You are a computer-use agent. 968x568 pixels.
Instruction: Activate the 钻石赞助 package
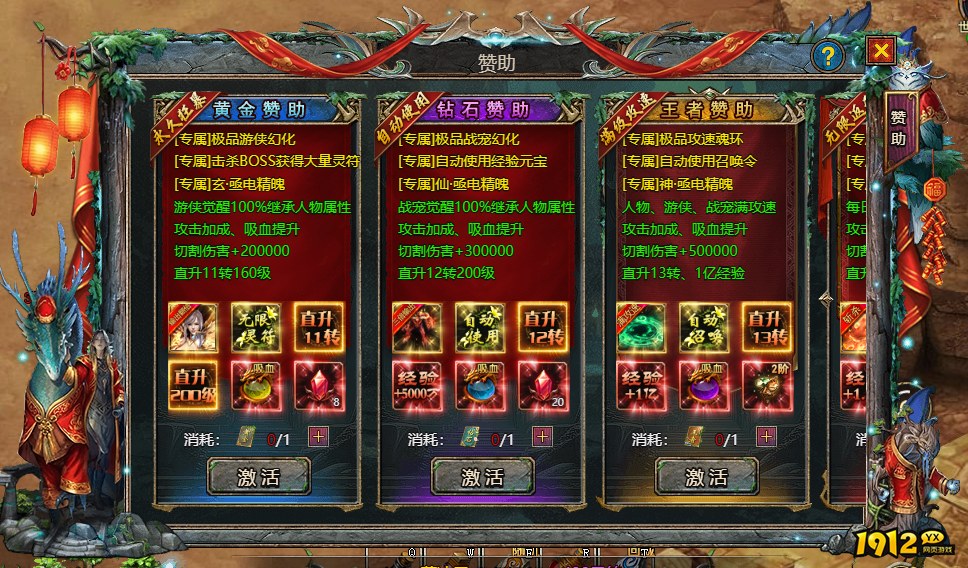point(483,477)
